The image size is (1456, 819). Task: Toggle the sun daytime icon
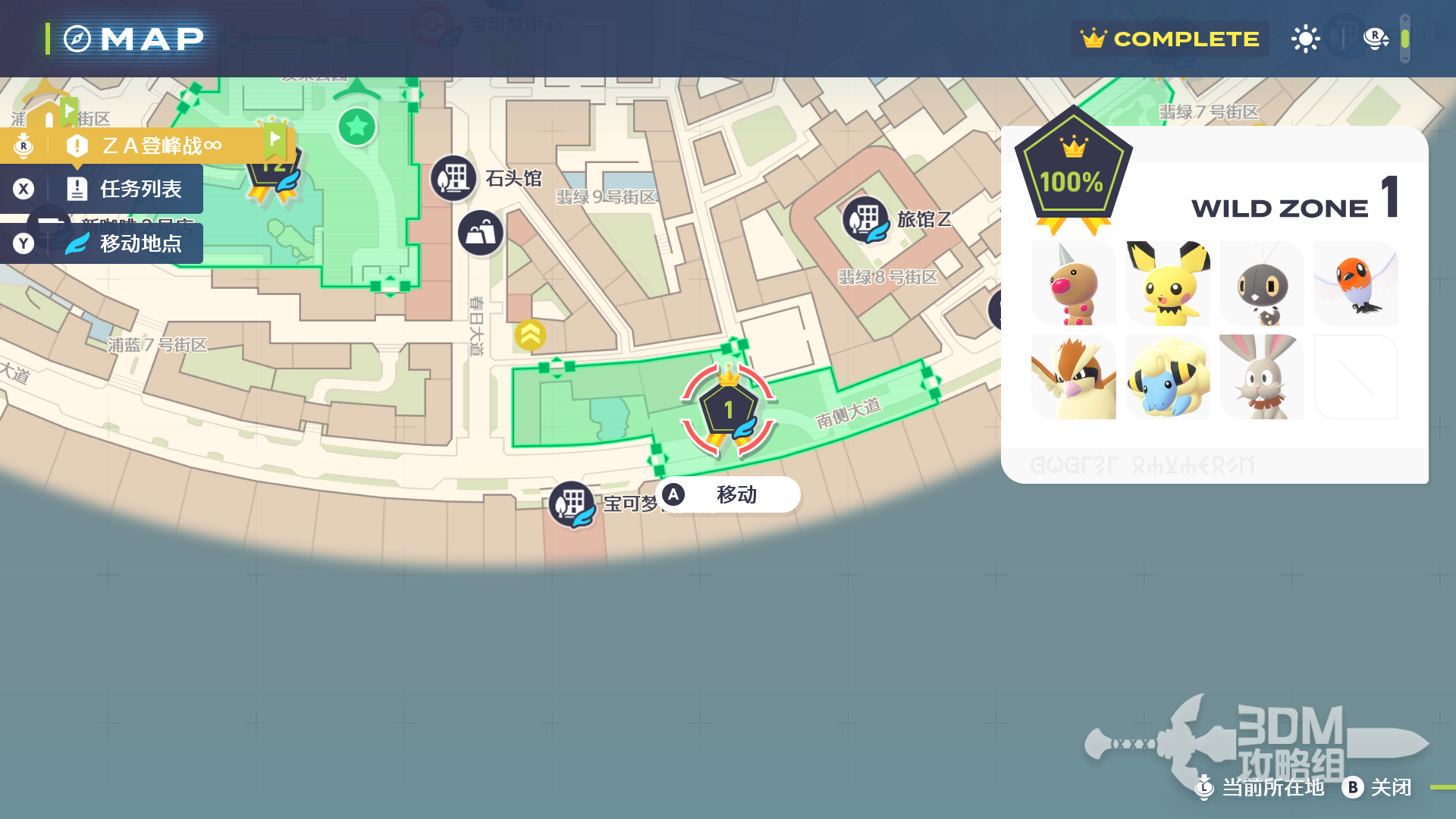[x=1305, y=39]
